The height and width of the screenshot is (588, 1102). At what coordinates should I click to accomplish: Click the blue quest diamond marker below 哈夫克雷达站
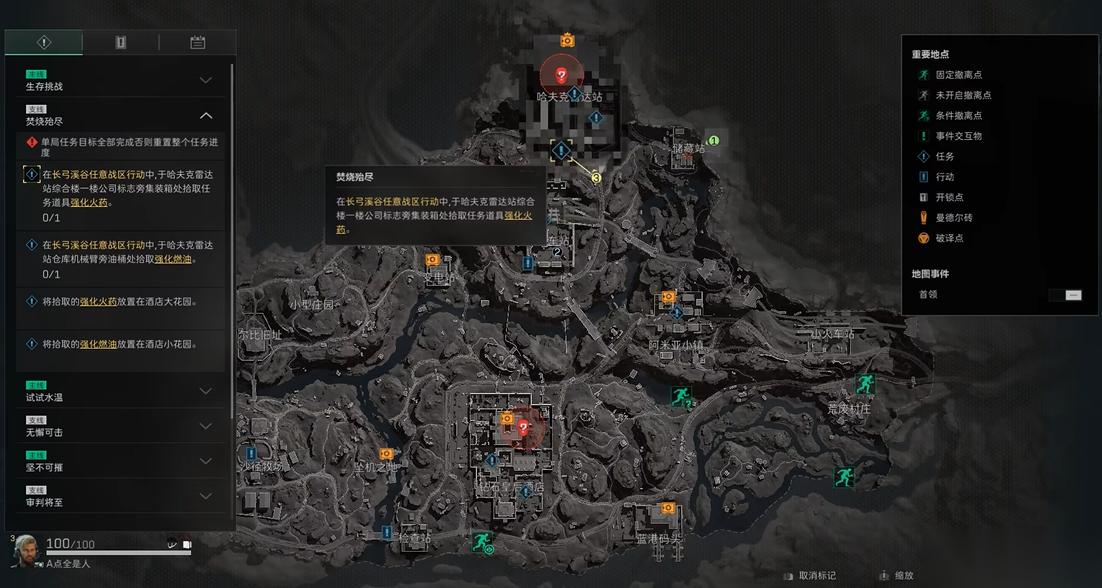pos(561,151)
